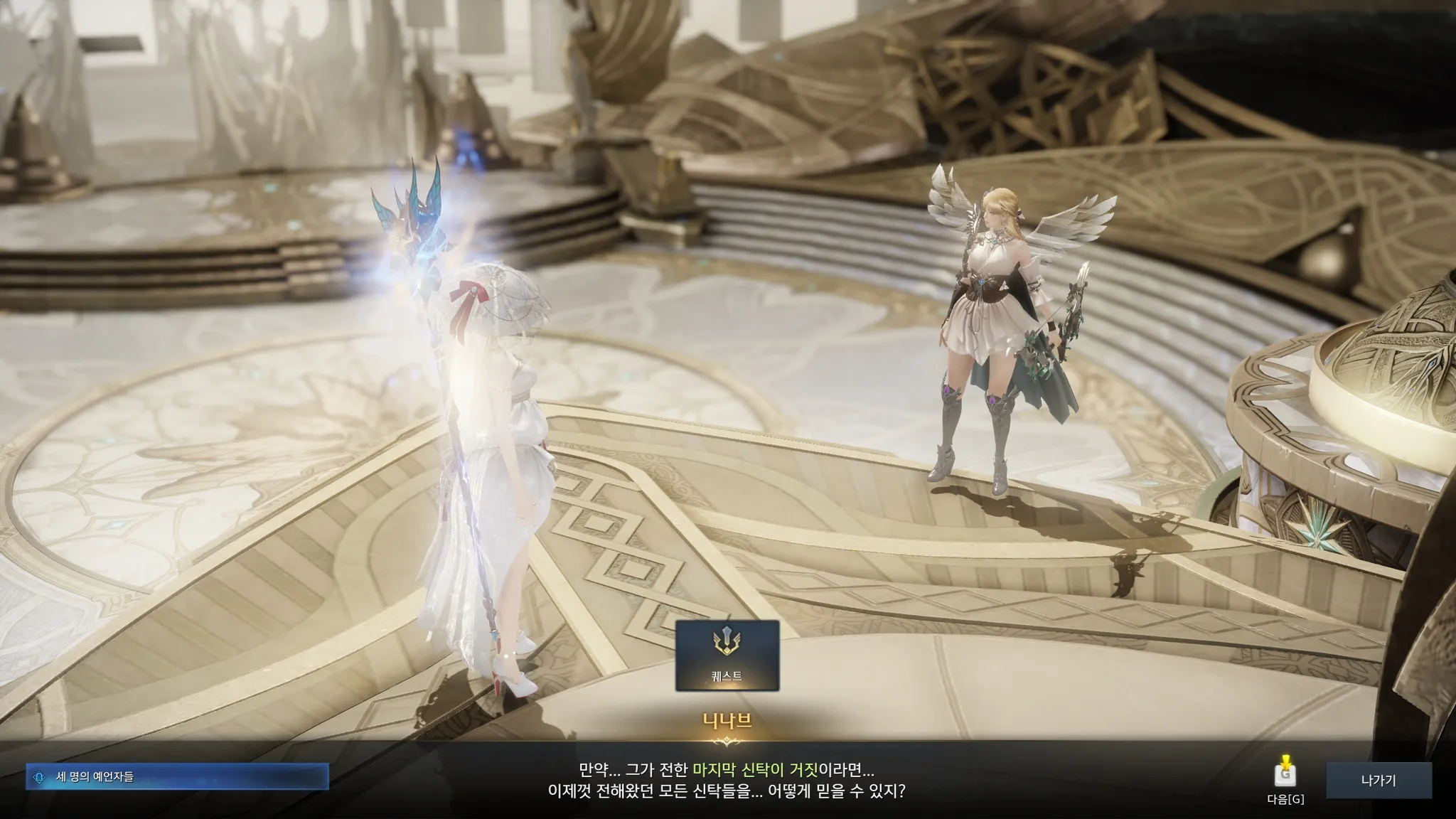Select the 세 명의 예언자들 quest entry

[x=178, y=777]
